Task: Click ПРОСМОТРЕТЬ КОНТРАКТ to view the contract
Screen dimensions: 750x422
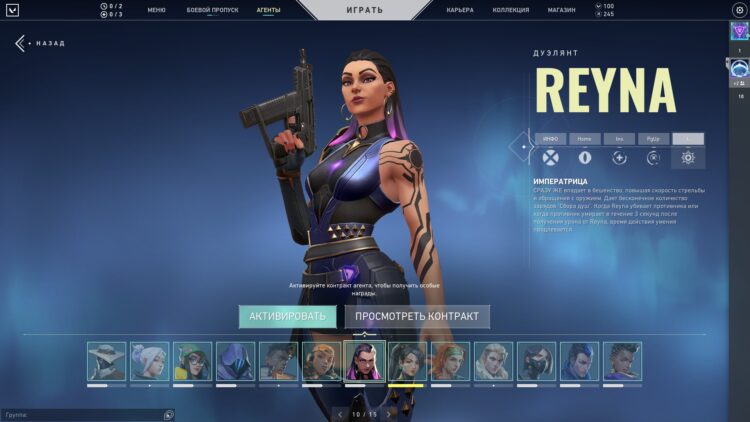Action: [x=417, y=316]
